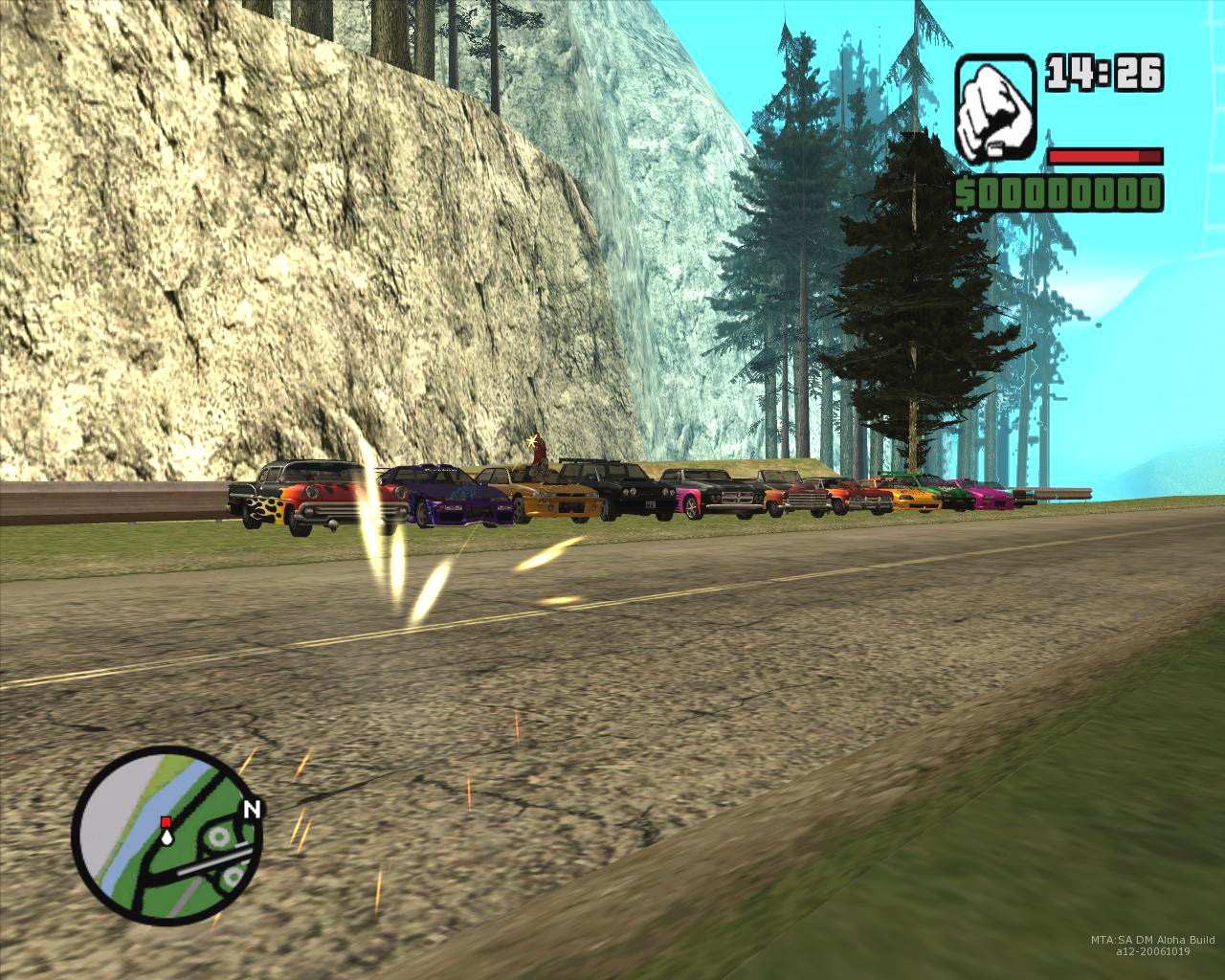Click the fist weapon icon
Viewport: 1225px width, 980px height.
click(x=995, y=109)
